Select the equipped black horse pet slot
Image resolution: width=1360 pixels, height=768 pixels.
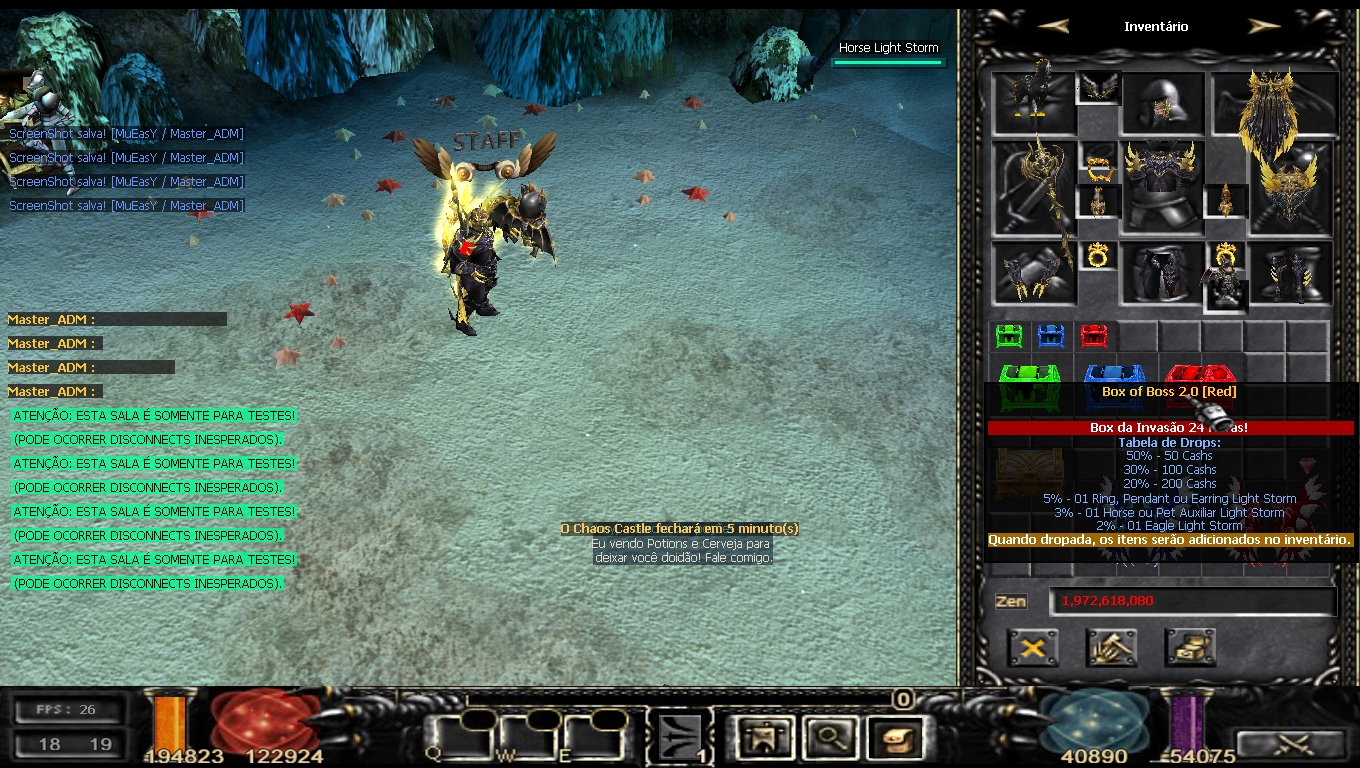(1034, 102)
